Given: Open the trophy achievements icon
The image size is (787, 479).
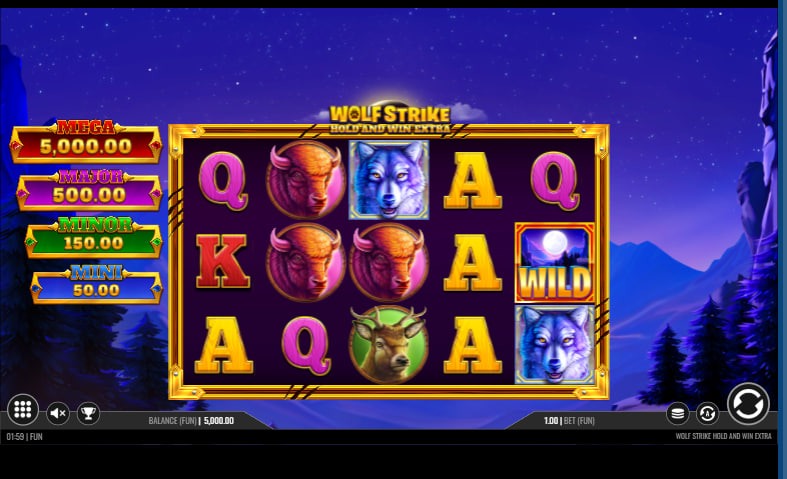Looking at the screenshot, I should coord(88,412).
